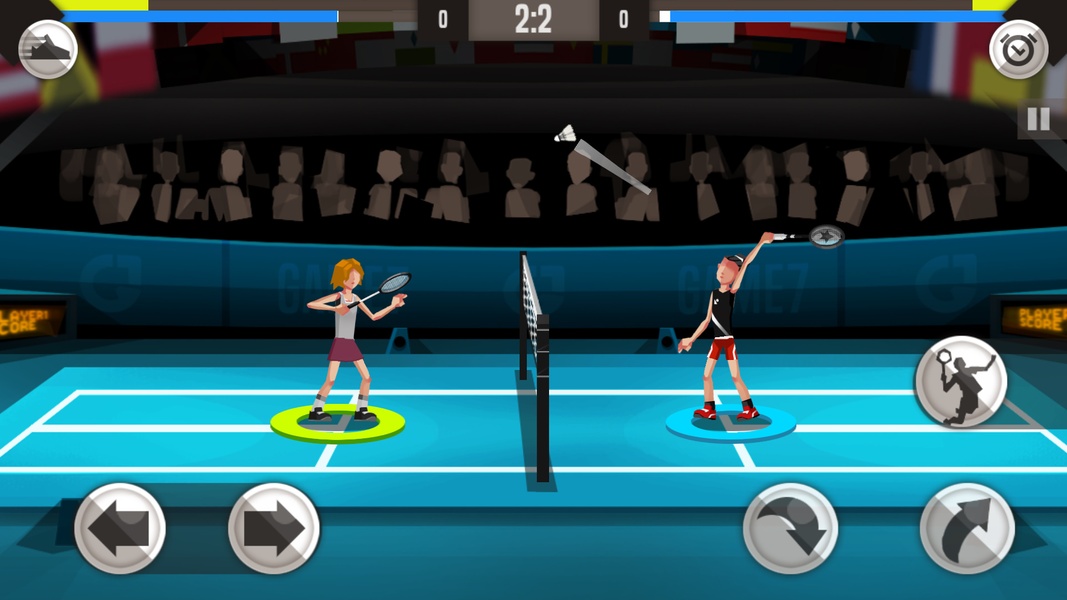Hit a high lob with the up-curved arrow
Screen dimensions: 1067x600
(x=967, y=528)
